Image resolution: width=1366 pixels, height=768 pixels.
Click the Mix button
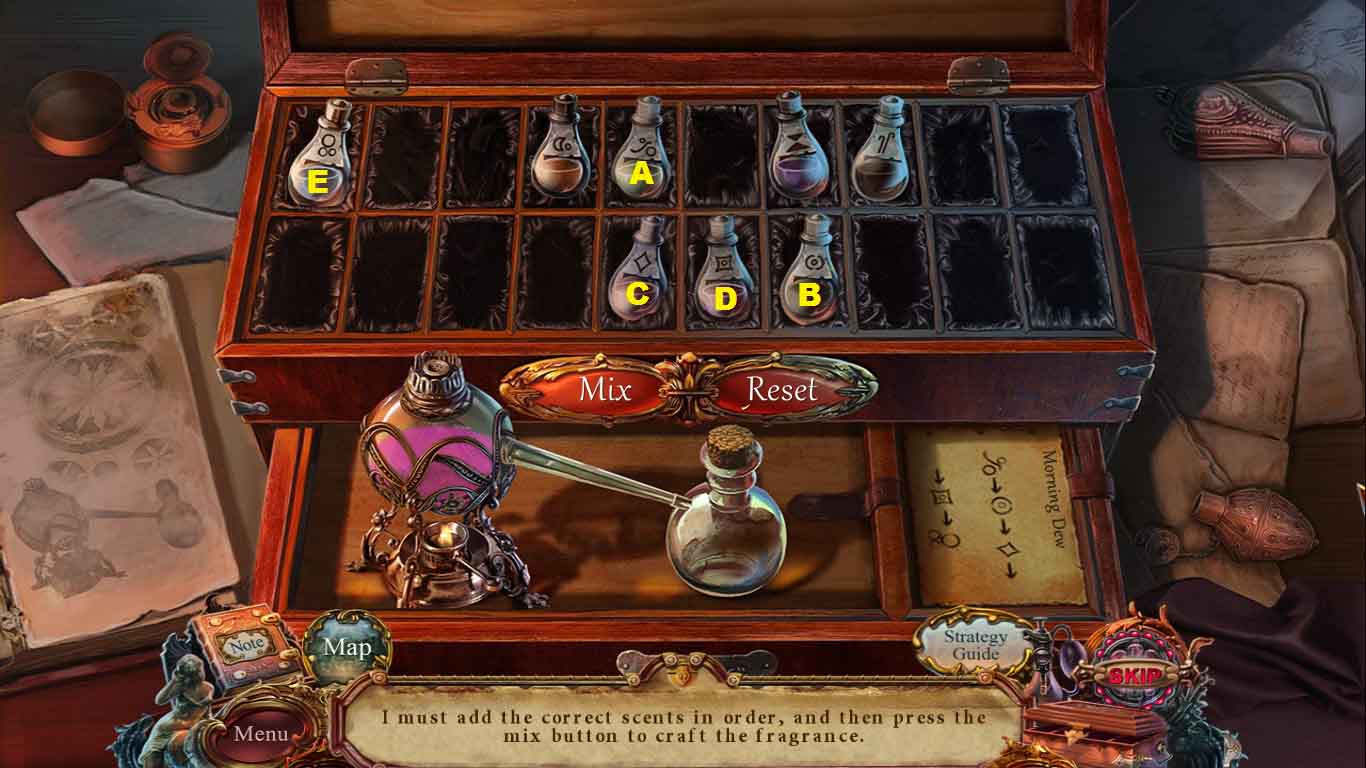pyautogui.click(x=604, y=389)
